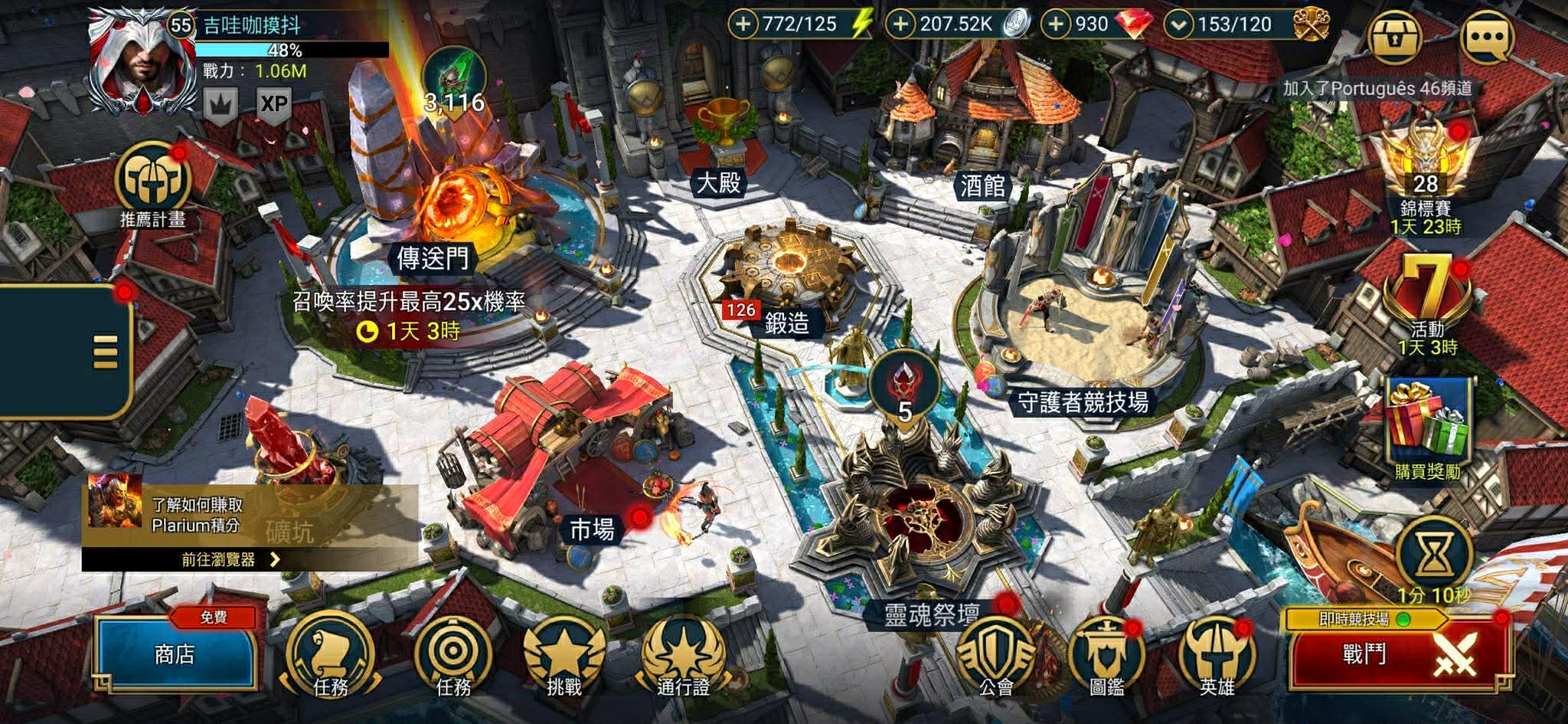Open the 挑戰 star menu
Viewport: 1568px width, 724px height.
[x=564, y=655]
